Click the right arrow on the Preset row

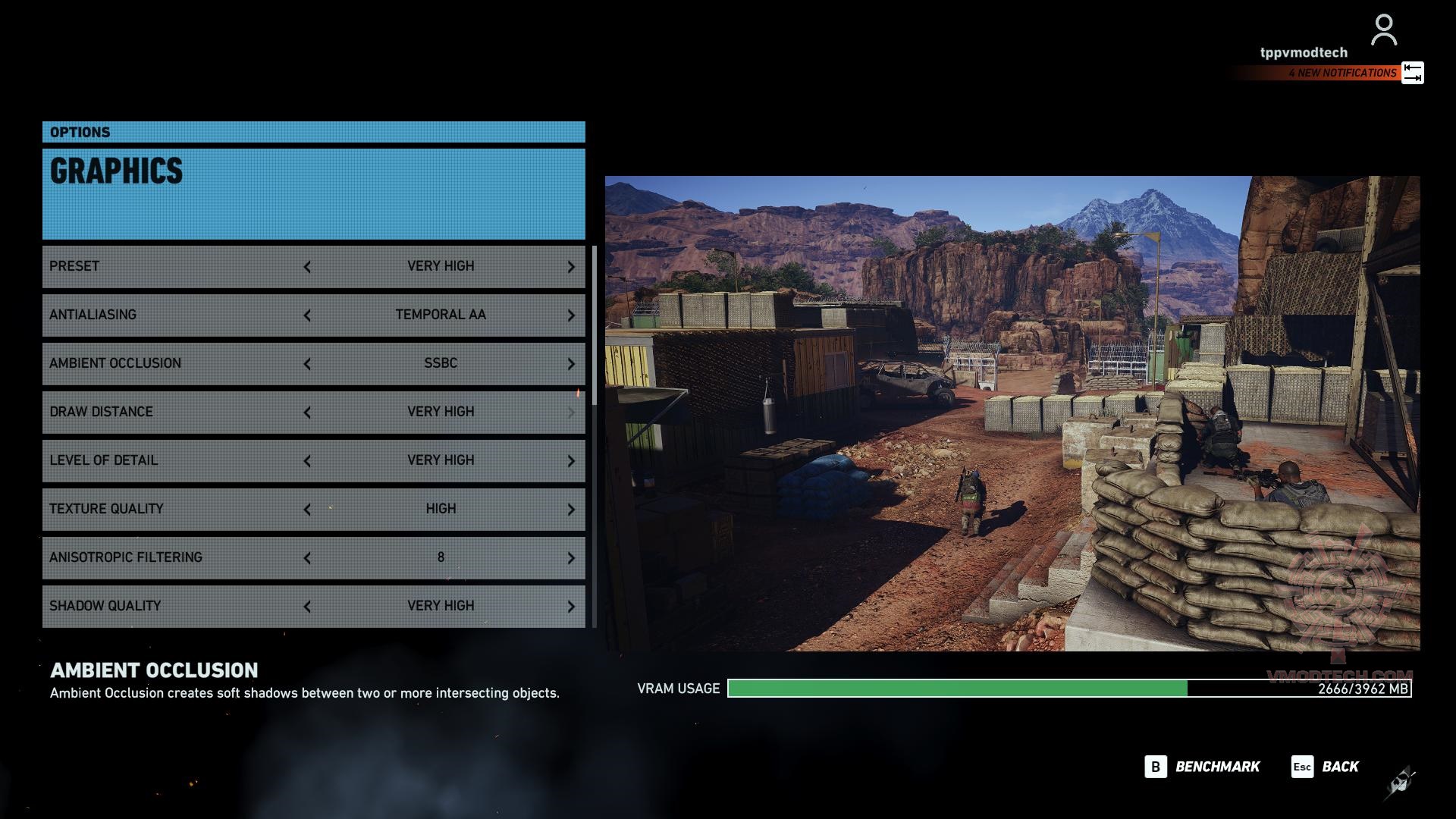point(571,267)
